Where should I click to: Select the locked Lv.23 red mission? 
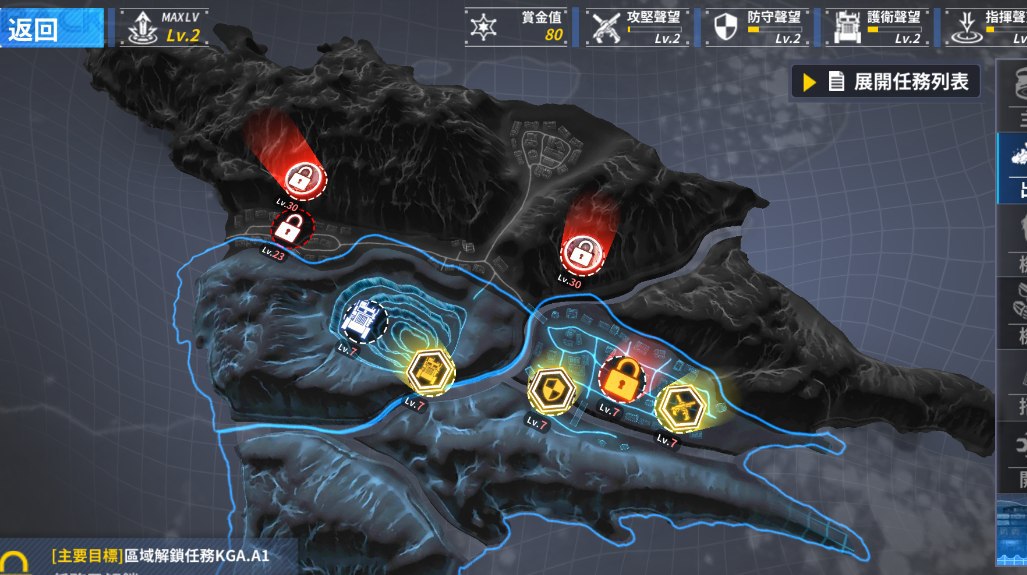(x=289, y=229)
